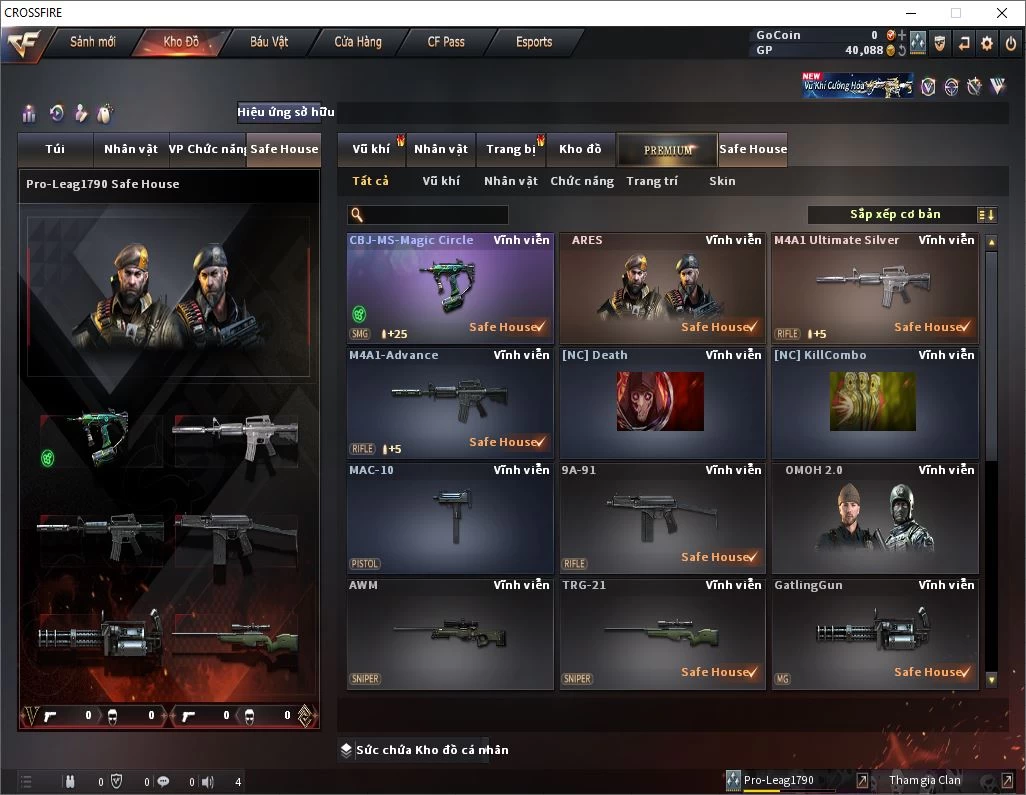This screenshot has height=795, width=1026.
Task: Close the CROSSFIRE window
Action: coord(1002,13)
